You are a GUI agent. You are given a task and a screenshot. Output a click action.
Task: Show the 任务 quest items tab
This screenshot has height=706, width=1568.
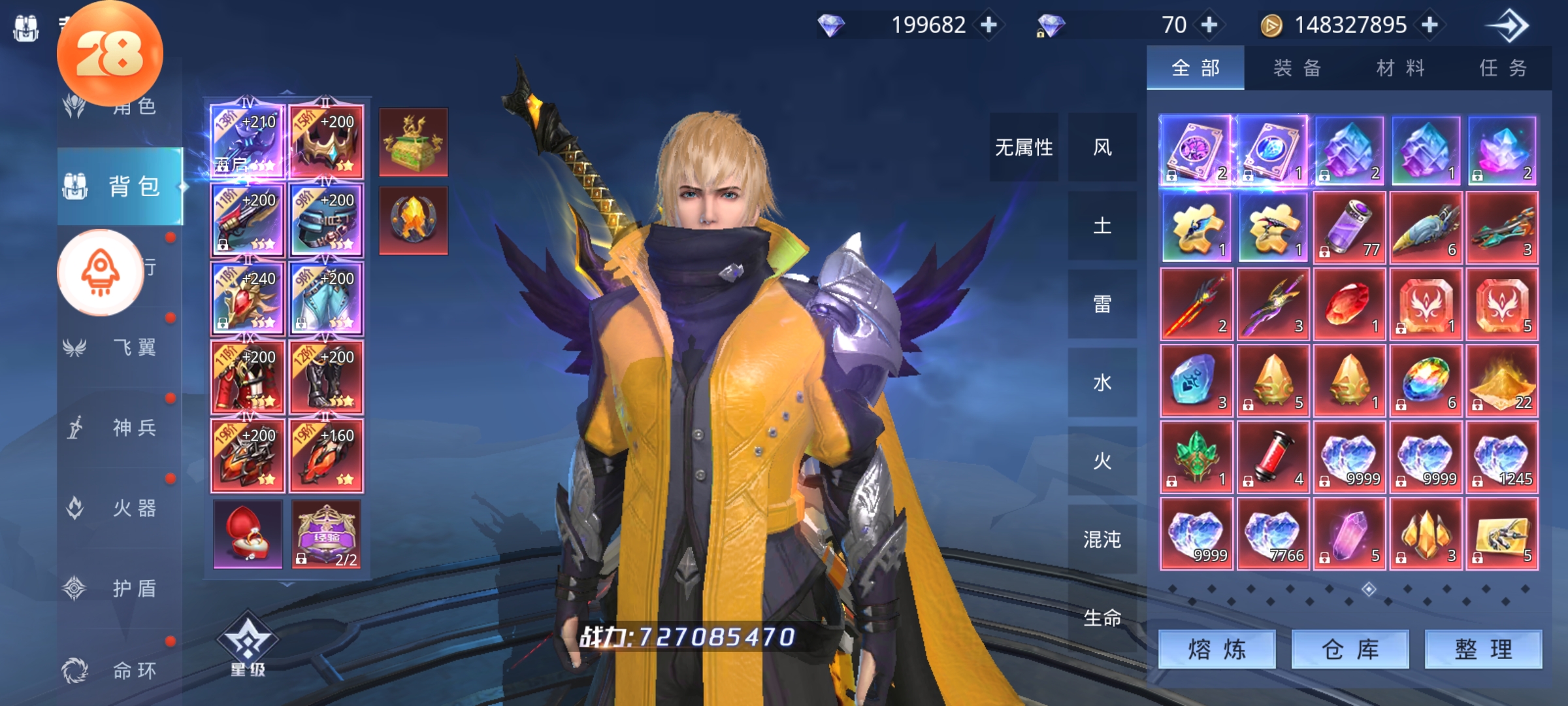tap(1503, 68)
